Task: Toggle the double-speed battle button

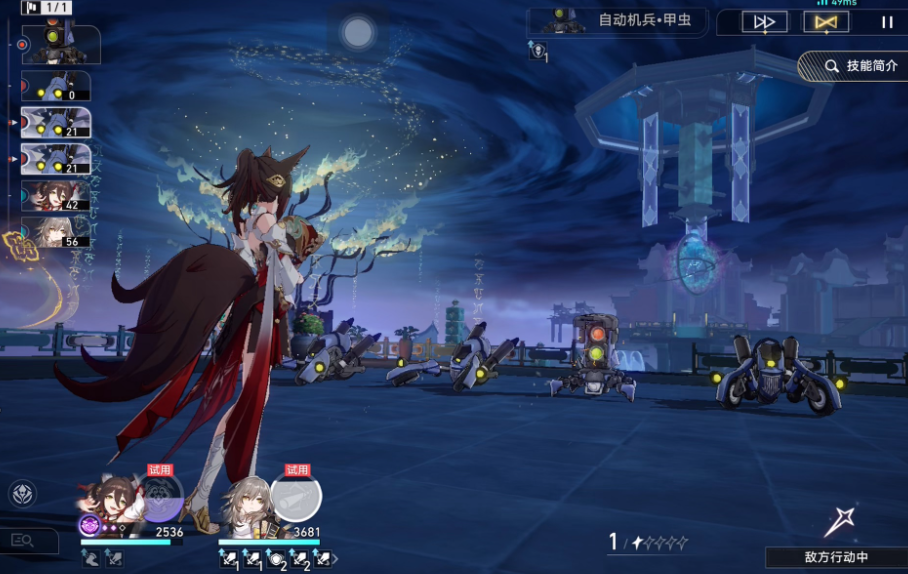Action: 765,22
